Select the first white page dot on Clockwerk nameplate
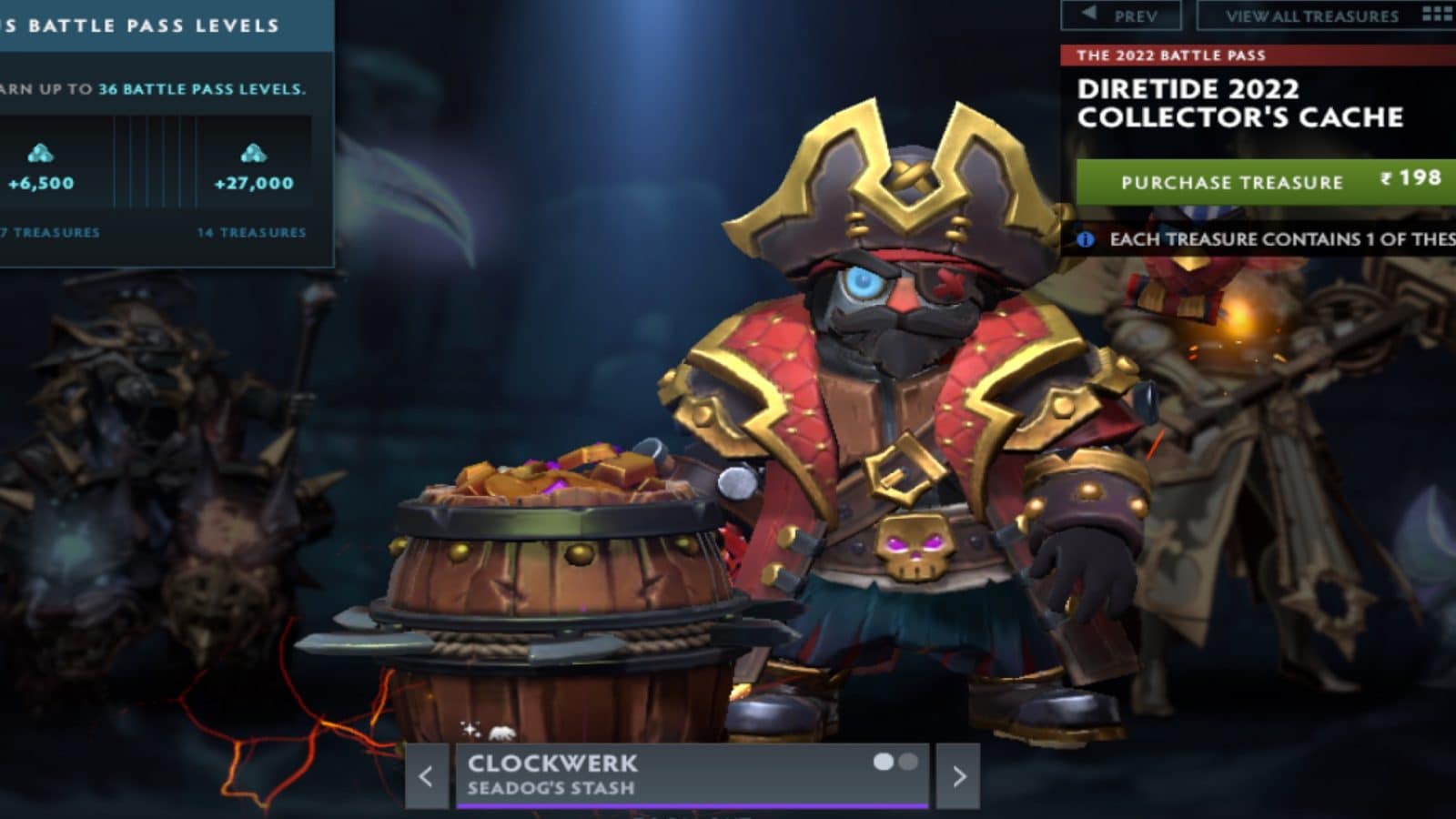 [x=884, y=762]
